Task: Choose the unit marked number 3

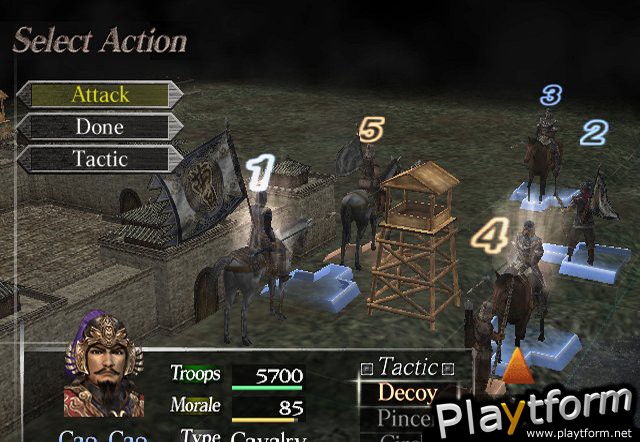Action: [546, 145]
